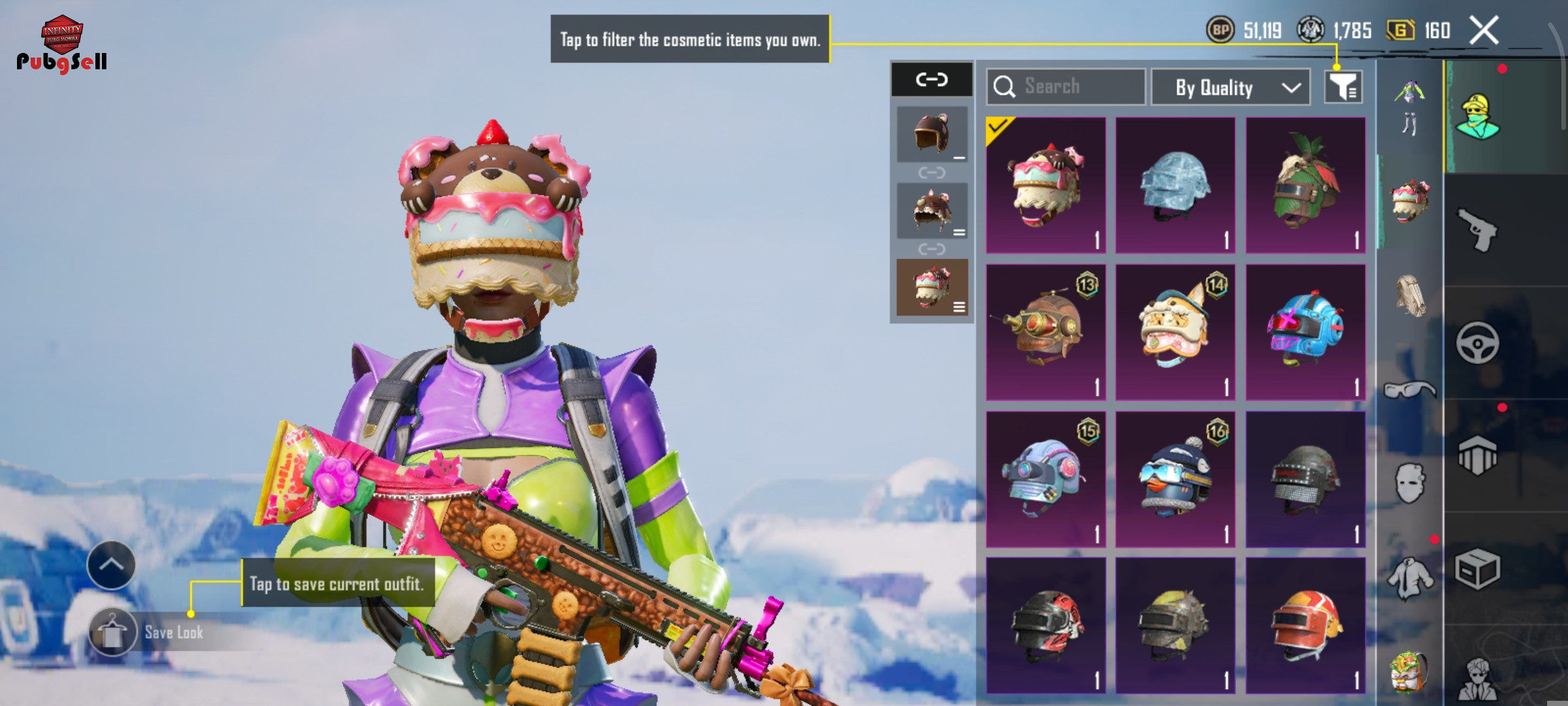This screenshot has width=1568, height=706.
Task: Choose the penguin beanie helmet
Action: tap(1175, 479)
